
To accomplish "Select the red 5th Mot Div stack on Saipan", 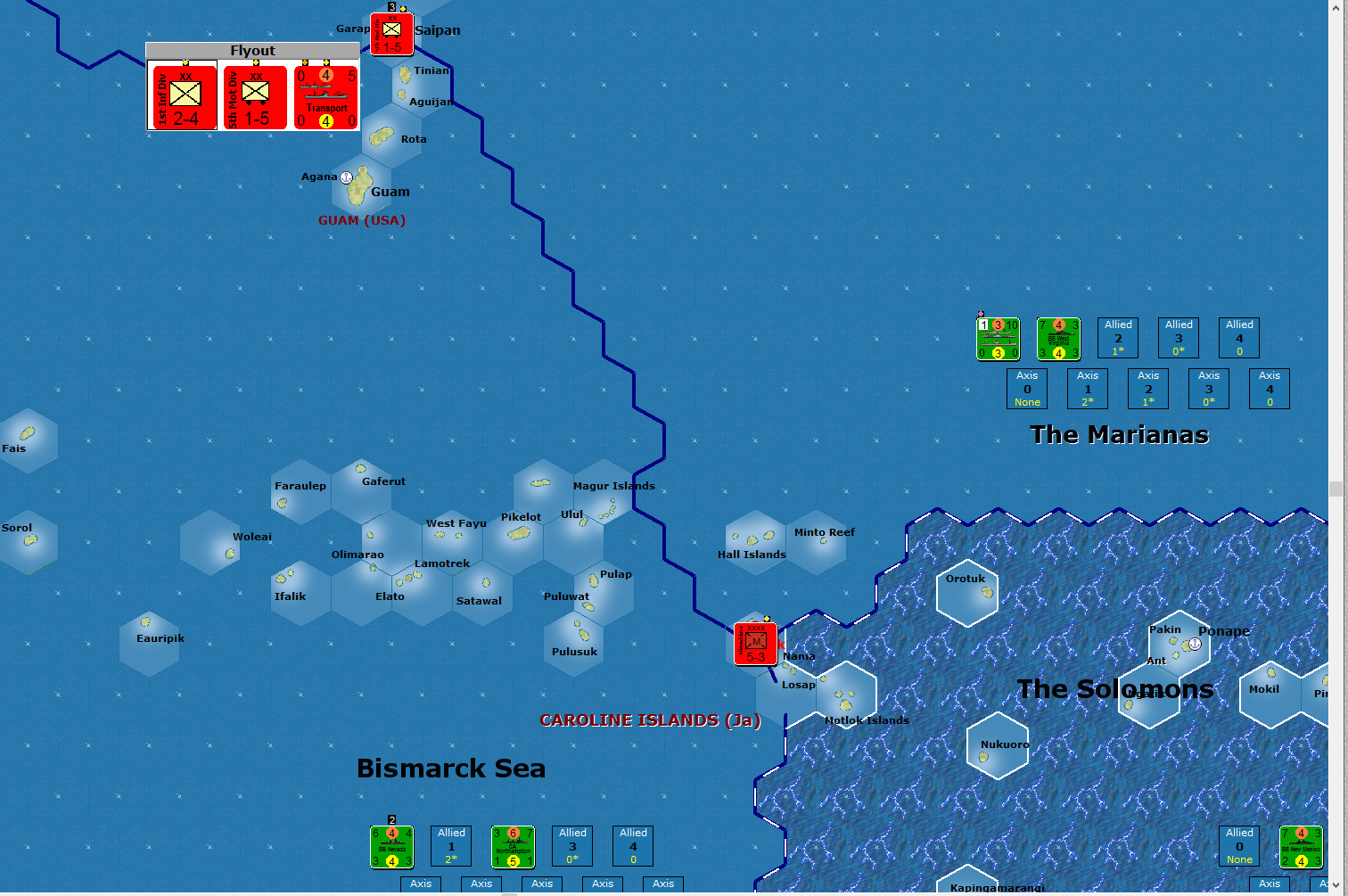I will [390, 34].
